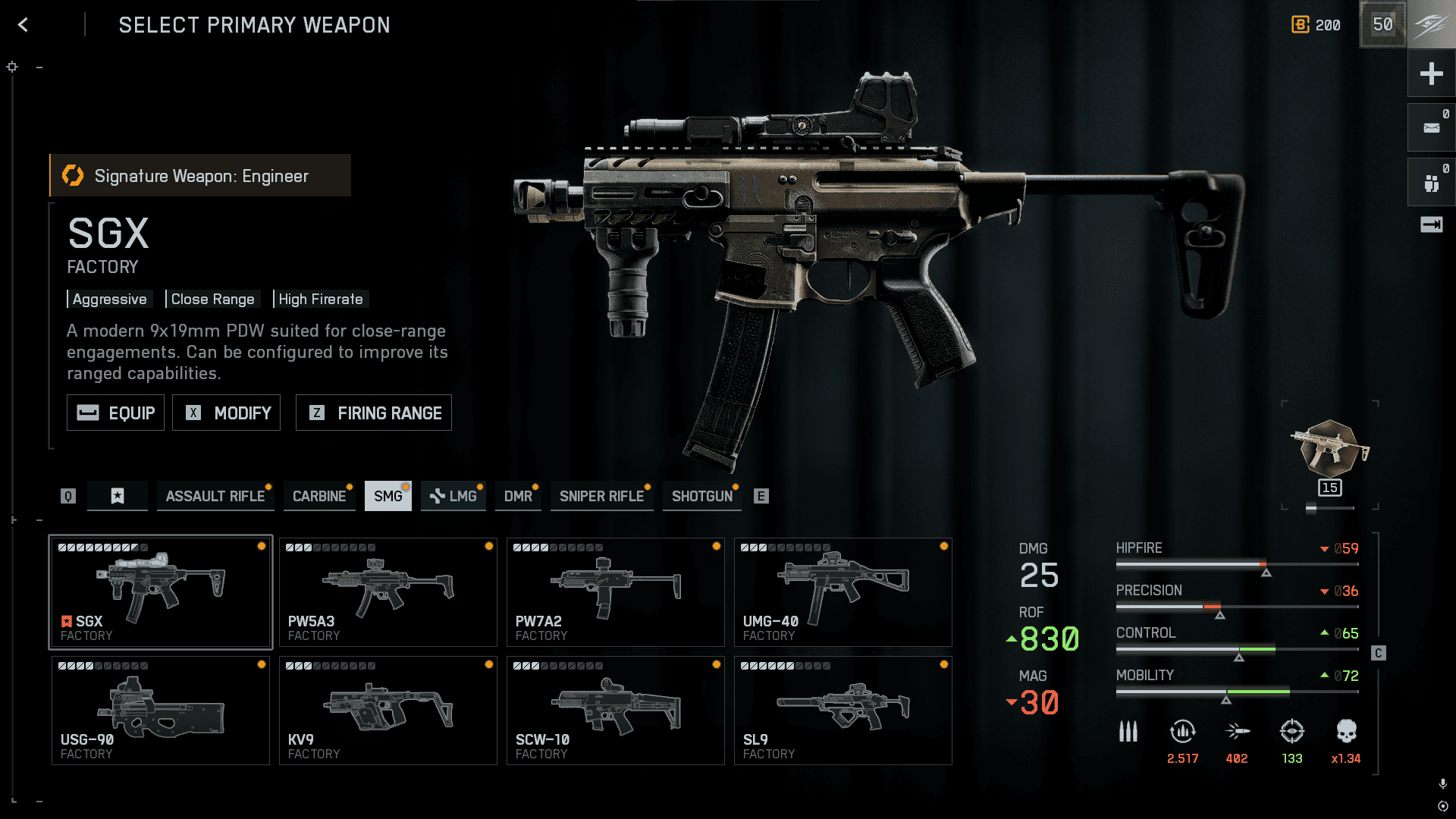
Task: Pick the SL9 Factory weapon tile
Action: tap(843, 711)
